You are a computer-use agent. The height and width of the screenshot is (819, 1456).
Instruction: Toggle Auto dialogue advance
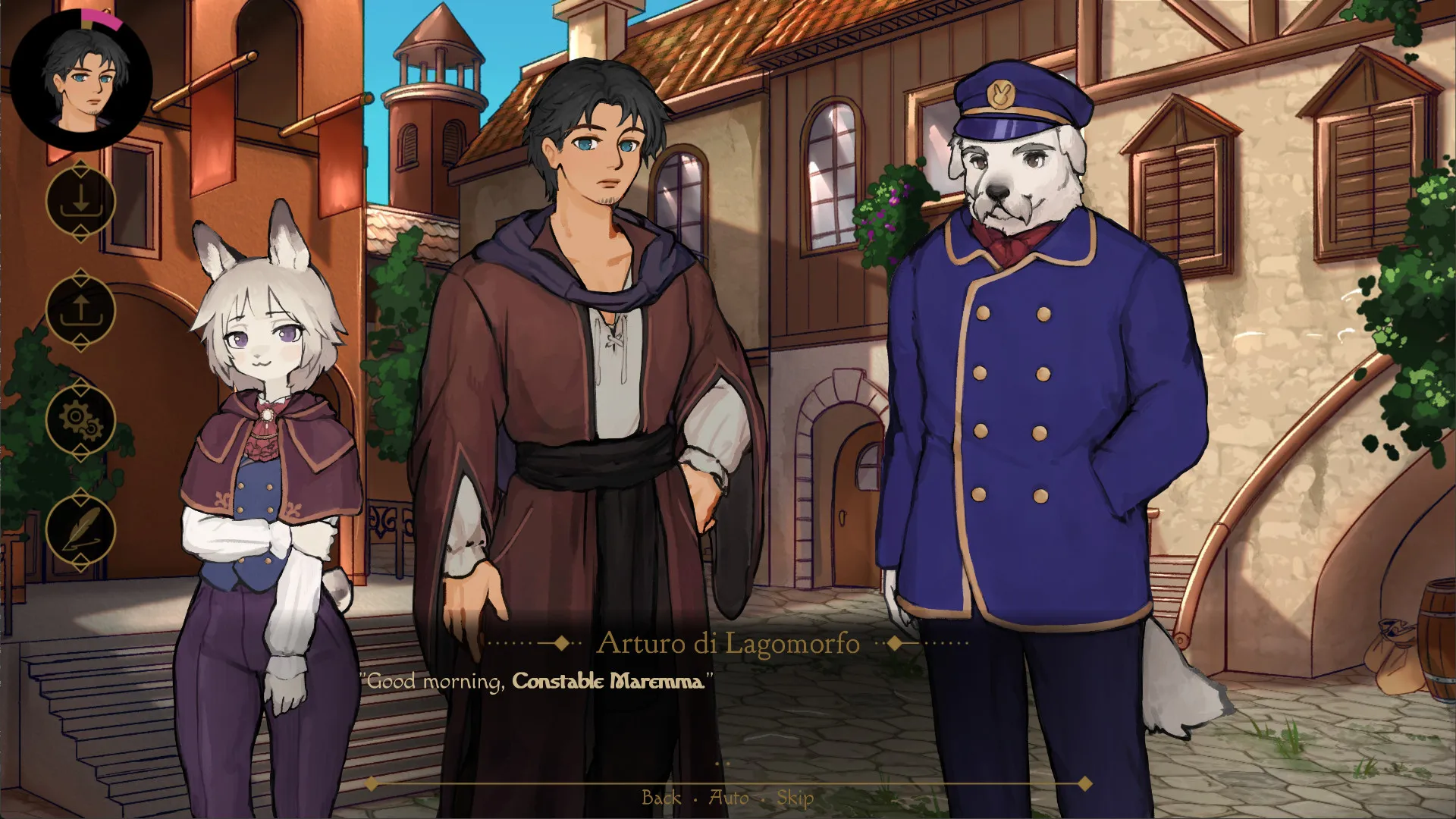(x=728, y=797)
